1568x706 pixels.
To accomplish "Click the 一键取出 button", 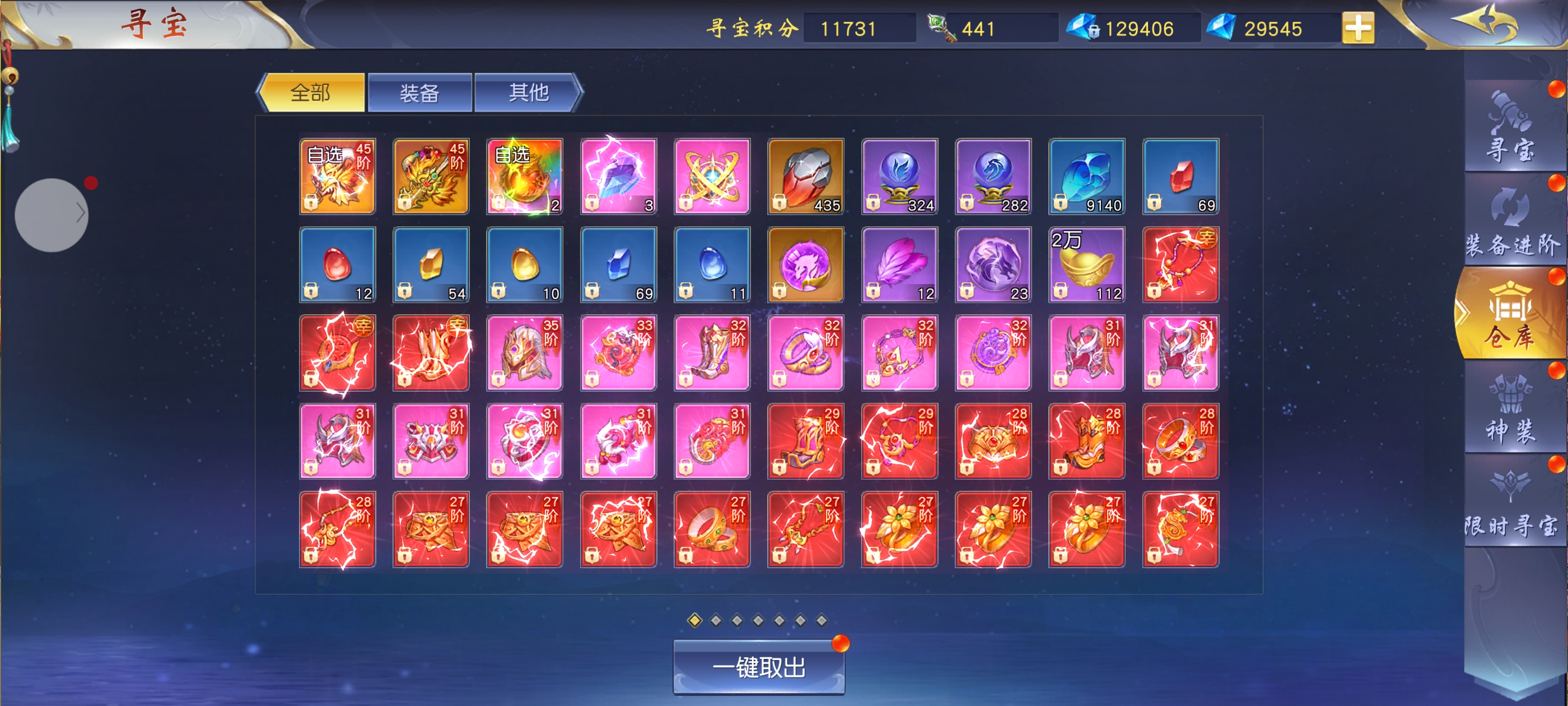I will [x=758, y=667].
